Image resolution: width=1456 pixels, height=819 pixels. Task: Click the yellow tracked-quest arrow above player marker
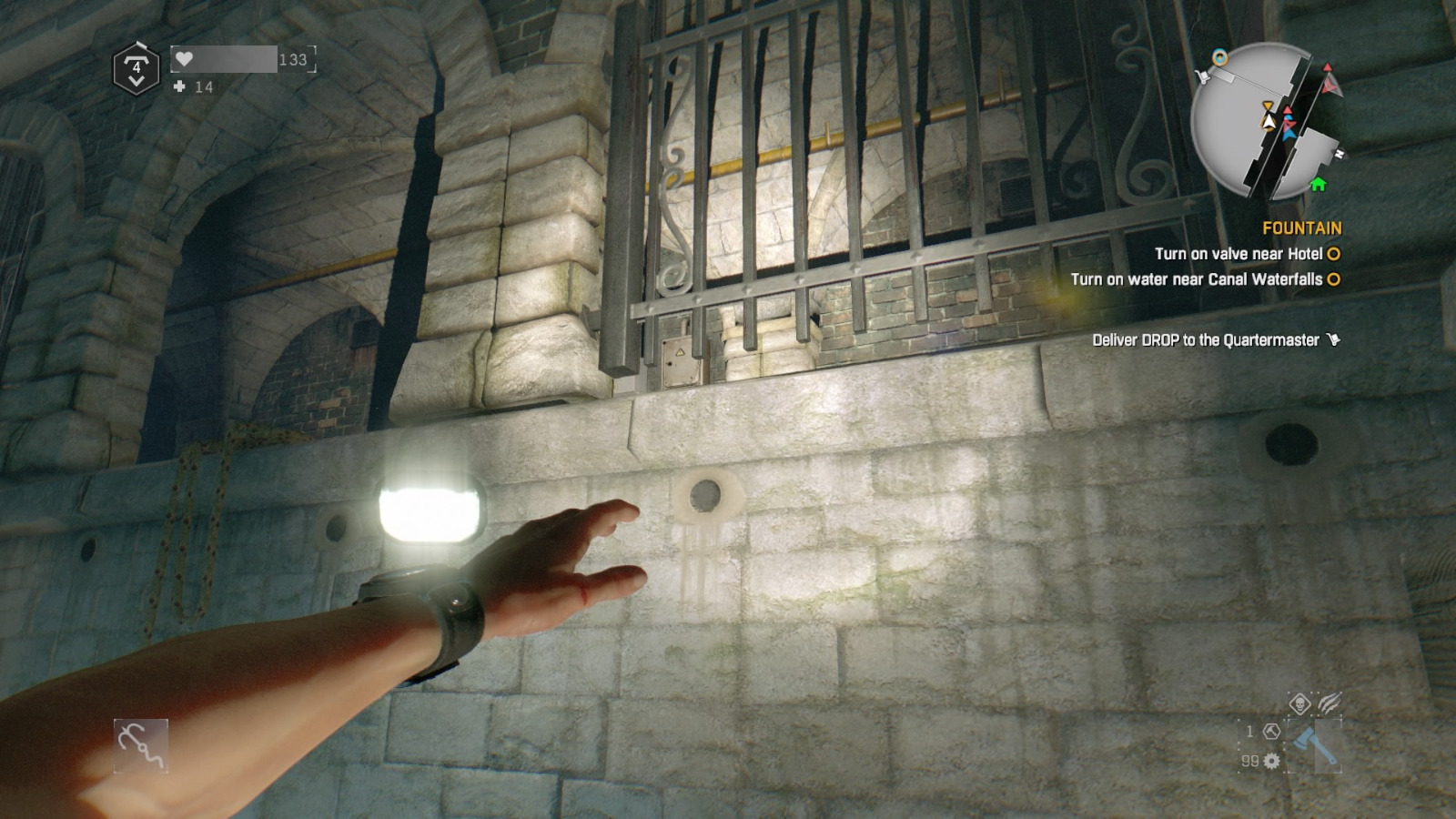pos(1269,106)
